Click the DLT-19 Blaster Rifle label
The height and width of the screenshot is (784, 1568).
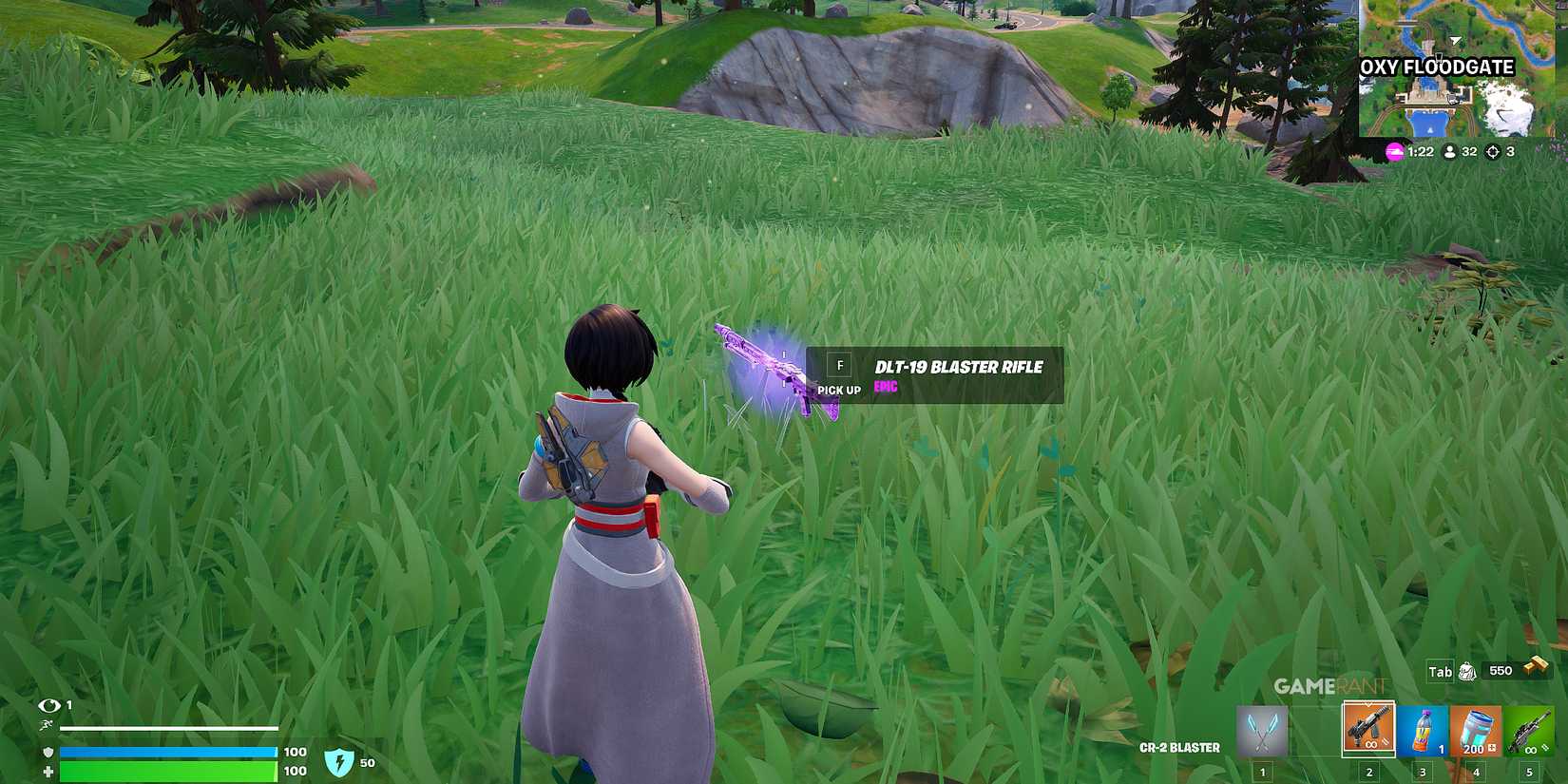pyautogui.click(x=957, y=367)
